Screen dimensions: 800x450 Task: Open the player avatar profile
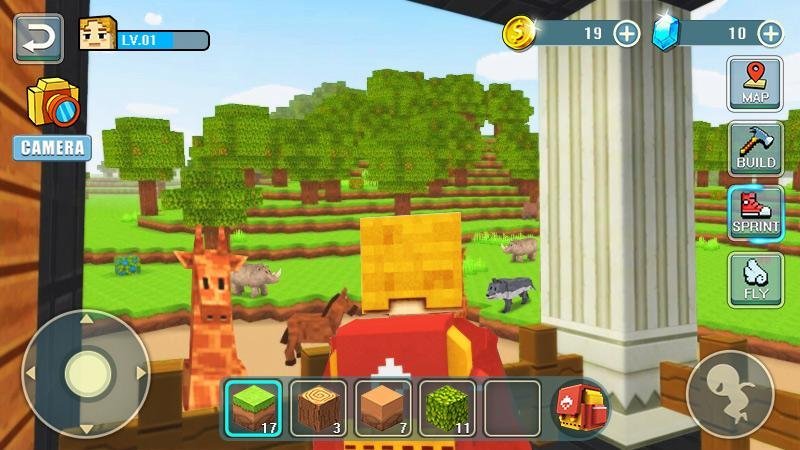97,35
